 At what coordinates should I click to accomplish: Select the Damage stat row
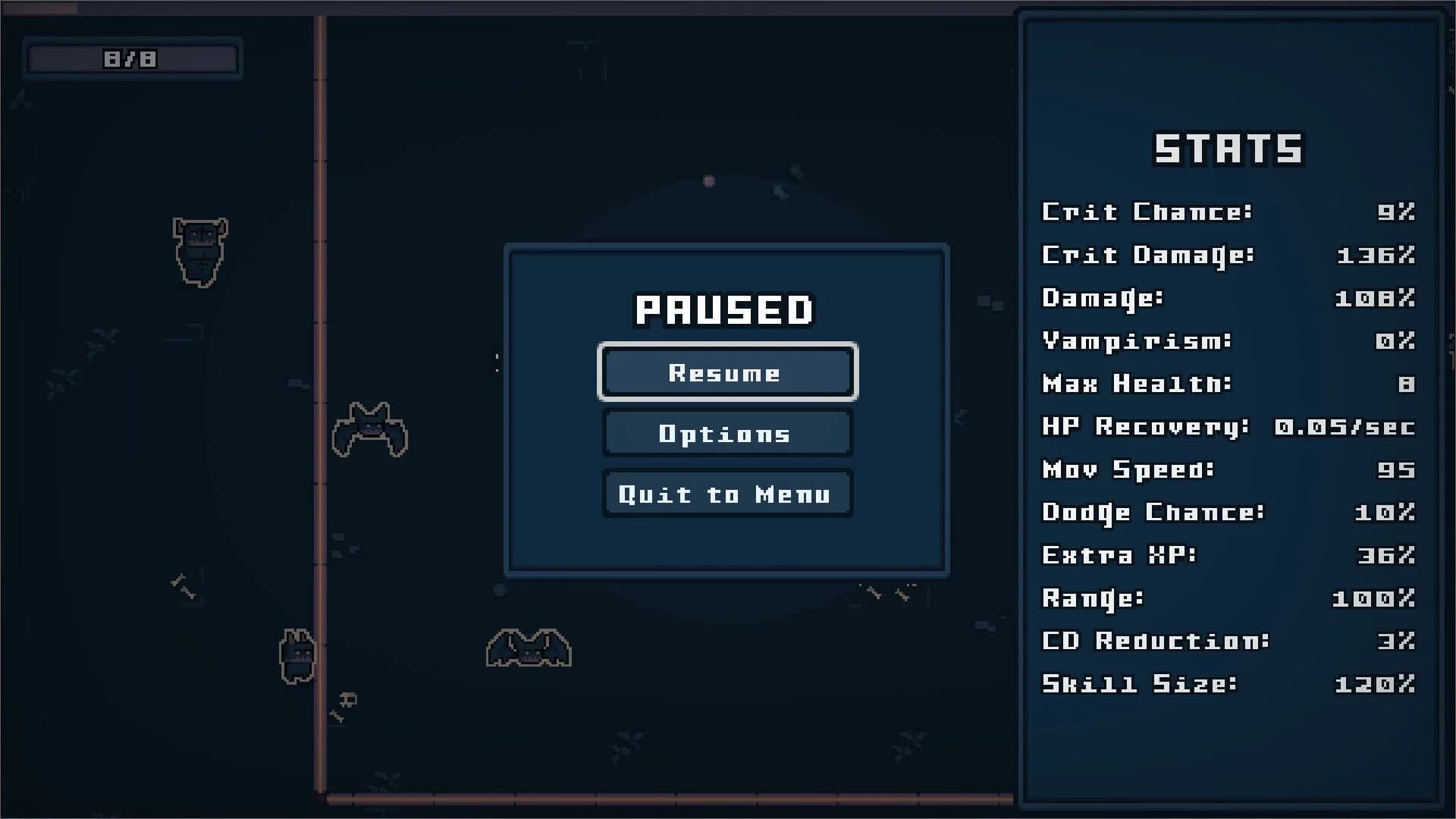point(1213,299)
